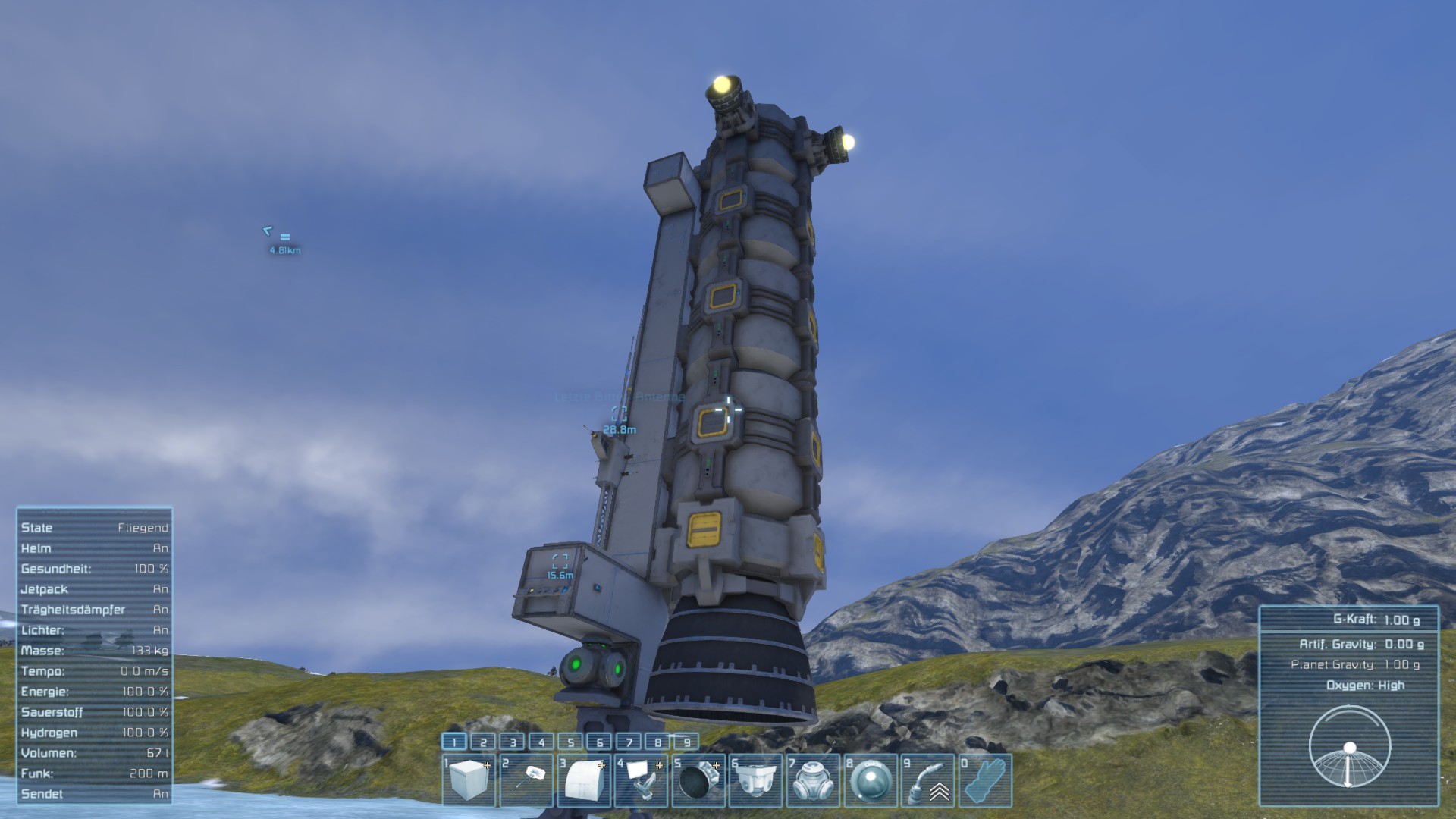The height and width of the screenshot is (819, 1456).
Task: Show toolbar page 7
Action: (x=629, y=742)
